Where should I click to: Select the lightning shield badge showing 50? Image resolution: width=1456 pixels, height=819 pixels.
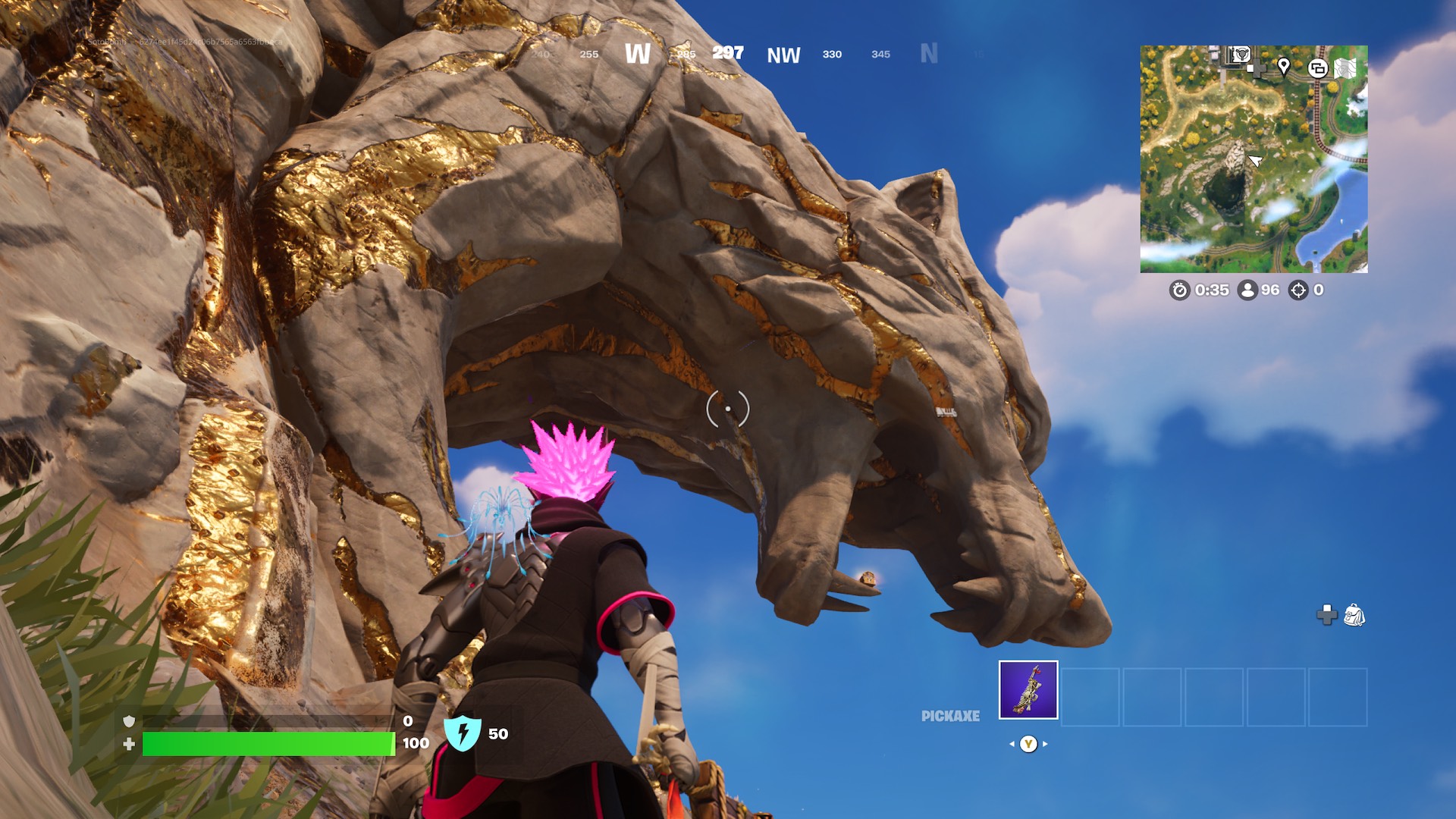tap(463, 733)
